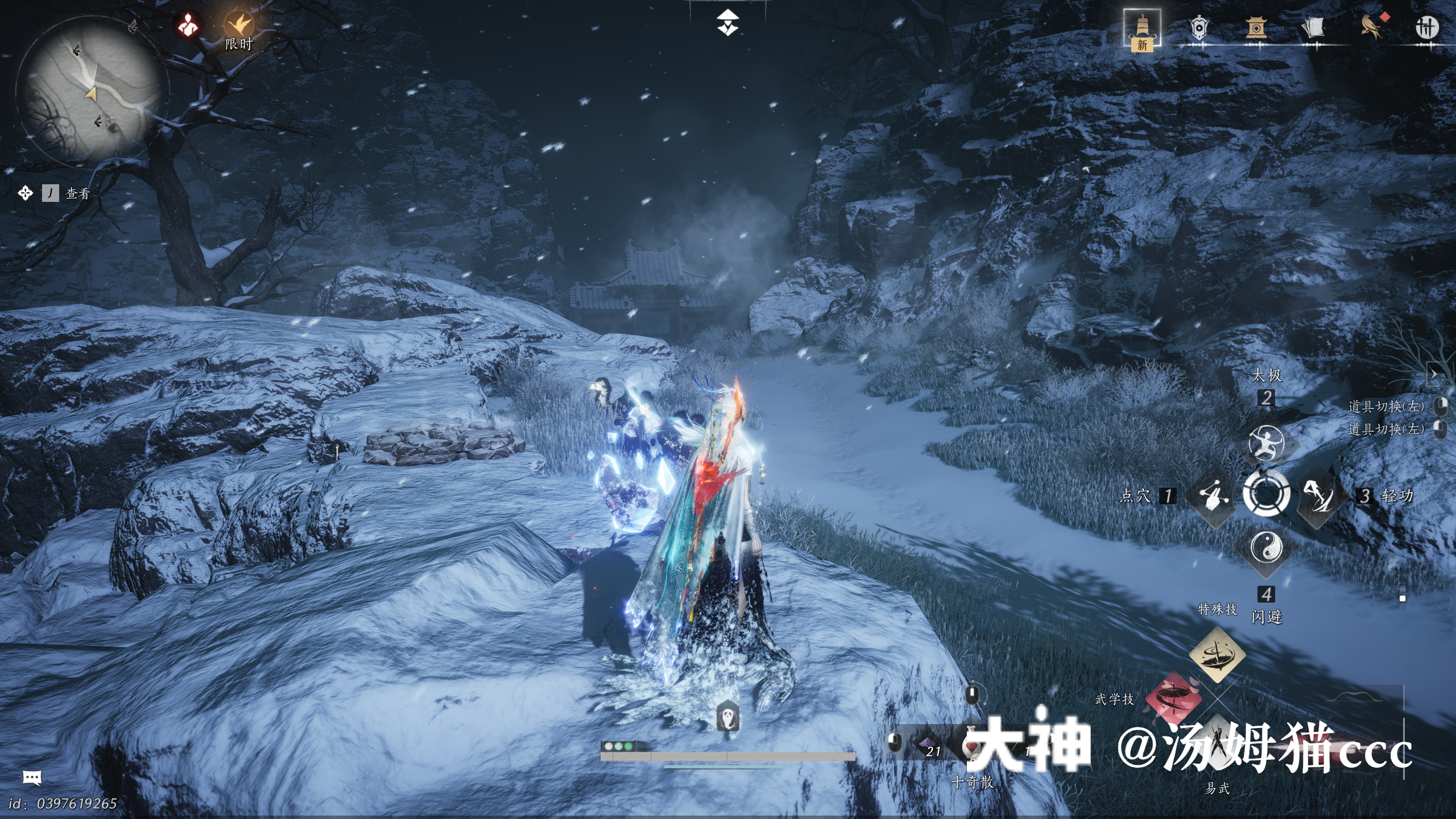Screen dimensions: 1456x819
Task: Activate the 闪避 yin-yang dodge skill
Action: (1267, 548)
